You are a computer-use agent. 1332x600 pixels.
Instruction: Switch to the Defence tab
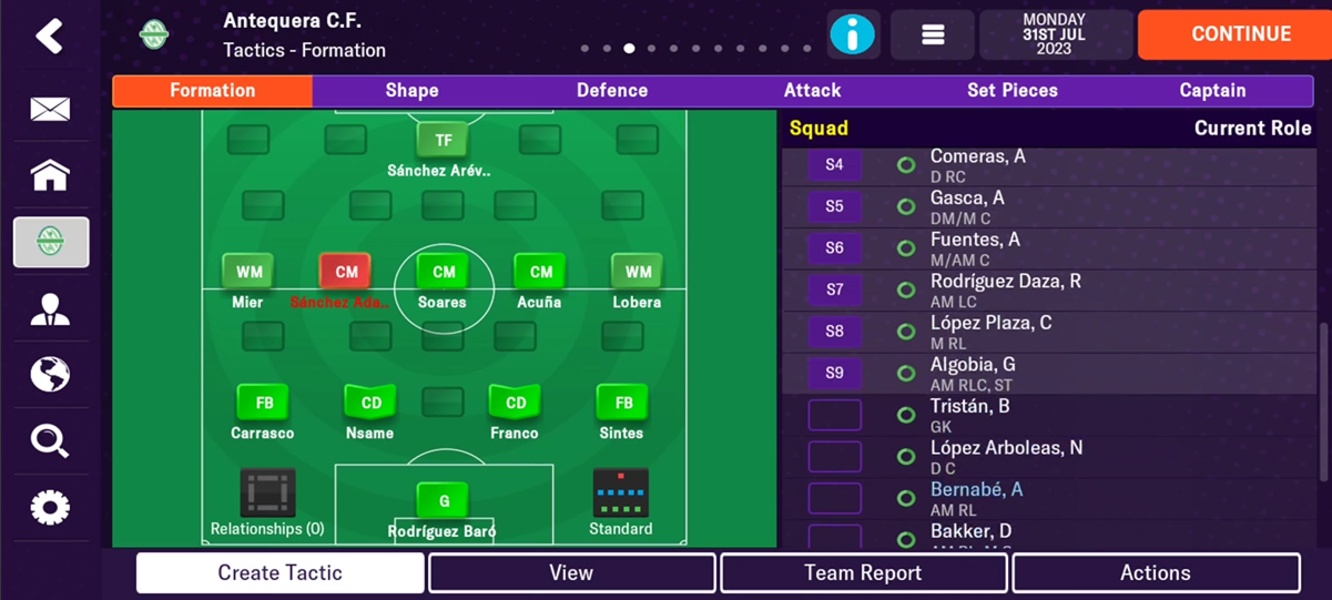[612, 90]
